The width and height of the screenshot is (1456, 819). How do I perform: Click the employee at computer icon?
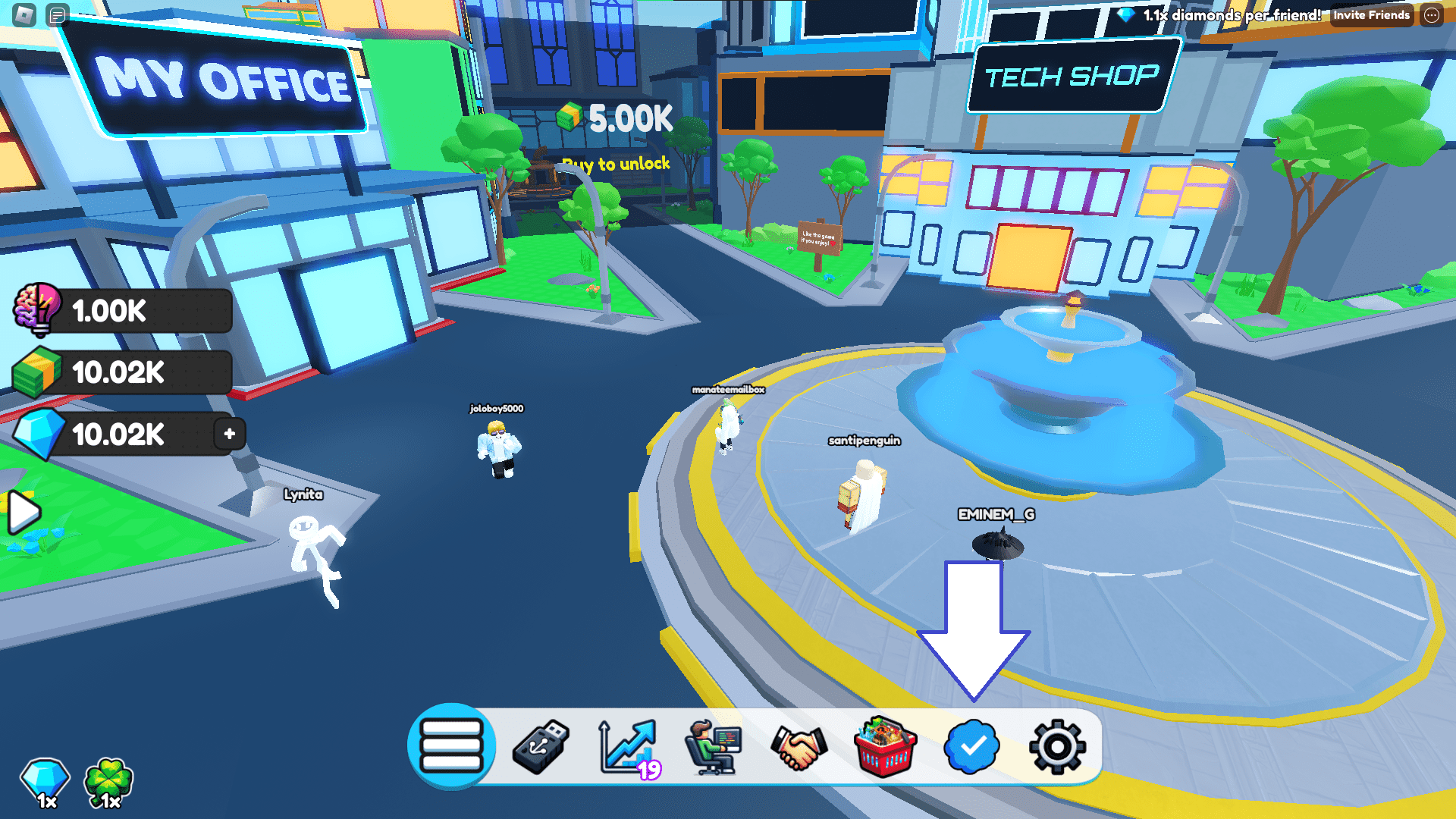point(713,746)
